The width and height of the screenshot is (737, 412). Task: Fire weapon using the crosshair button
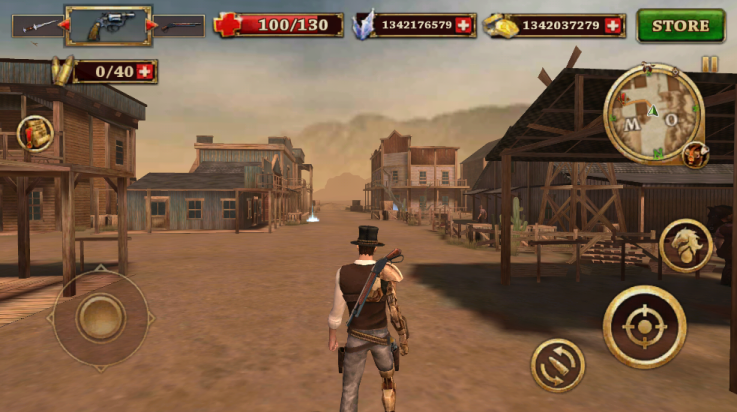(644, 326)
